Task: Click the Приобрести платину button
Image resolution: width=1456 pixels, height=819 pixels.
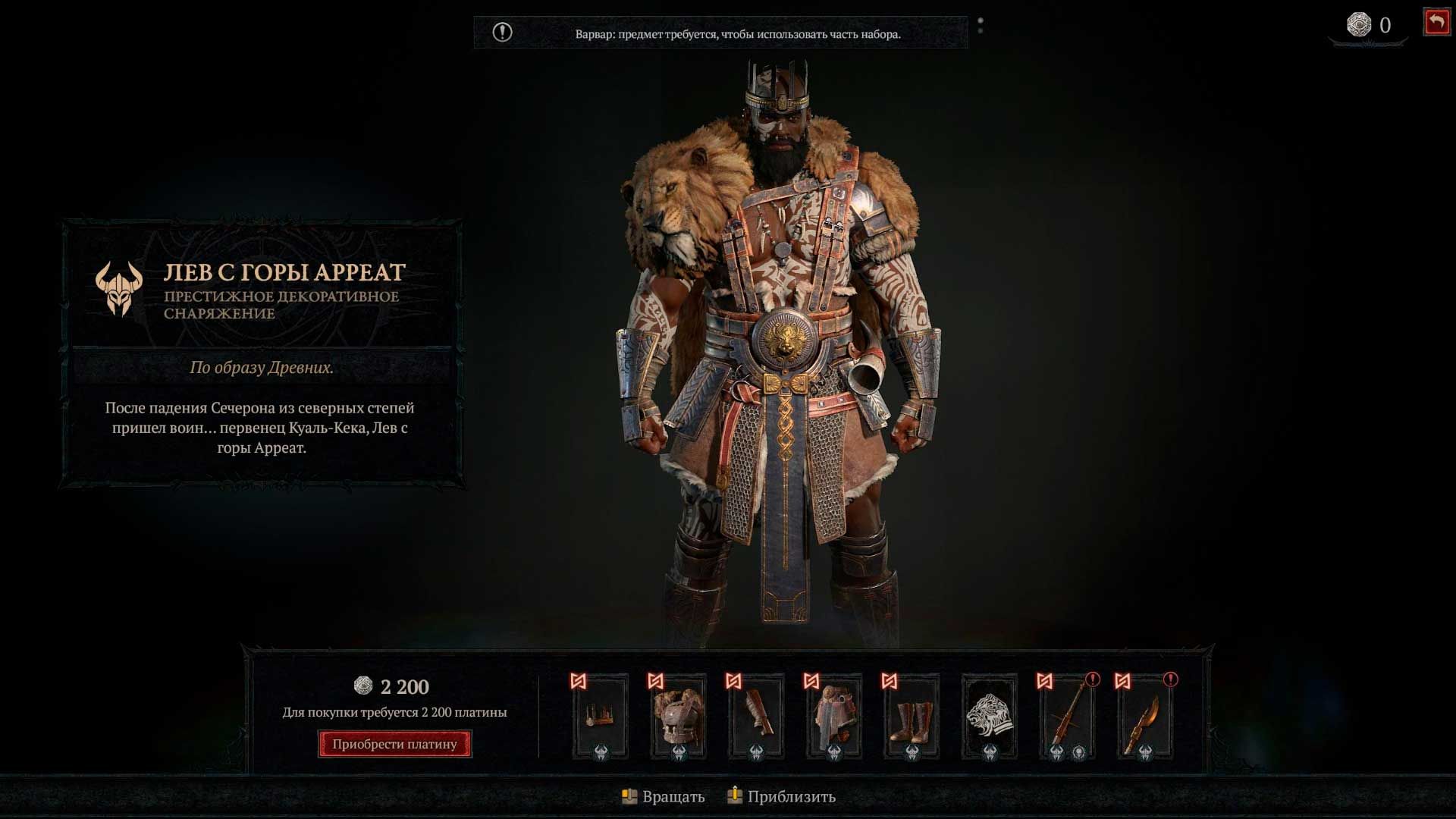Action: pos(394,744)
